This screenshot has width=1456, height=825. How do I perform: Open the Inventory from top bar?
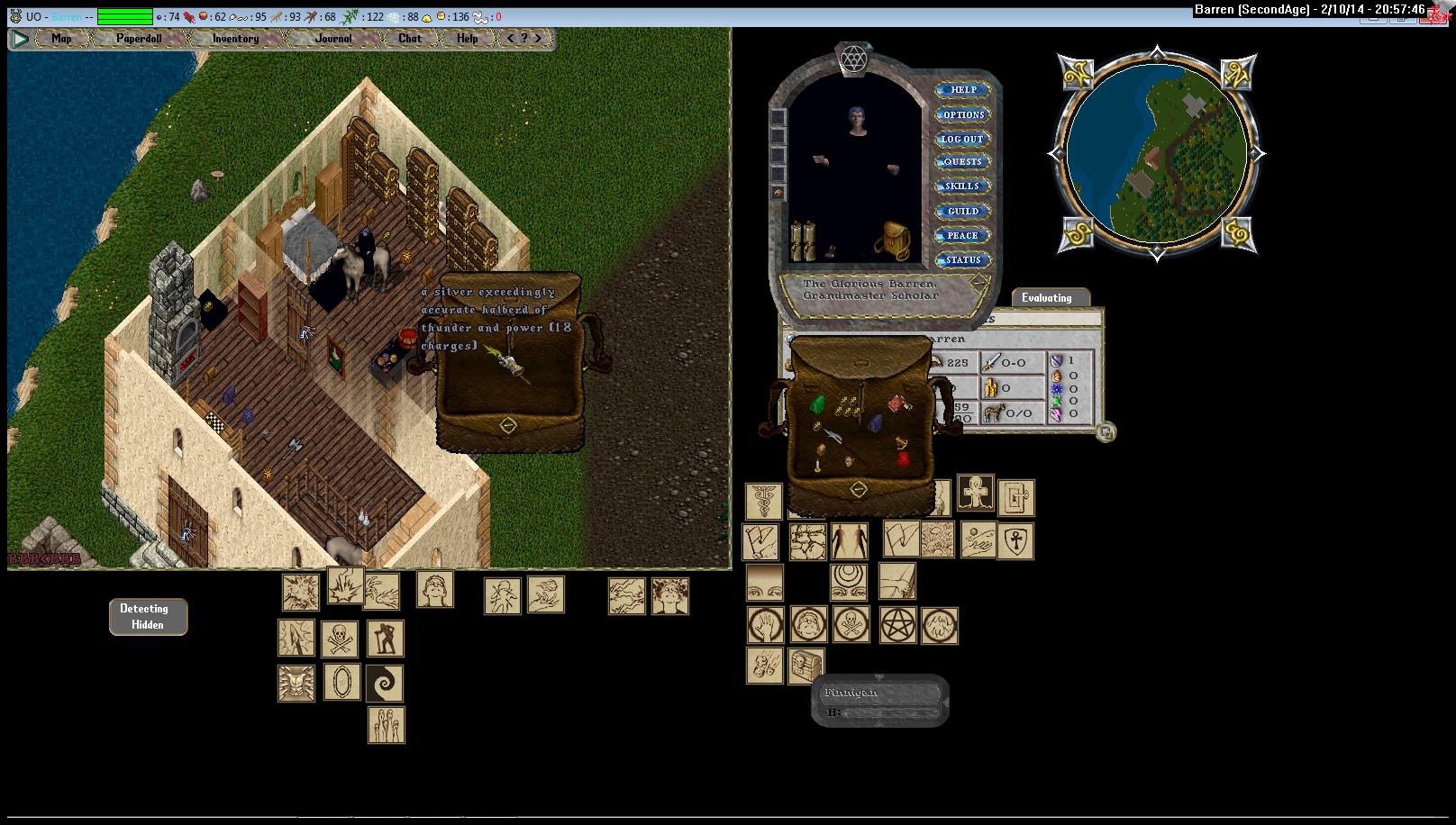click(x=235, y=39)
